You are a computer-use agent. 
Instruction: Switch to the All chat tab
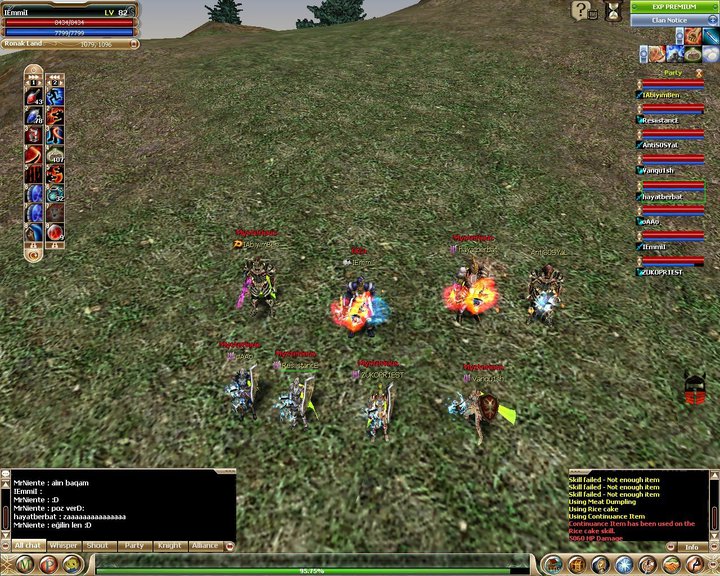(27, 546)
